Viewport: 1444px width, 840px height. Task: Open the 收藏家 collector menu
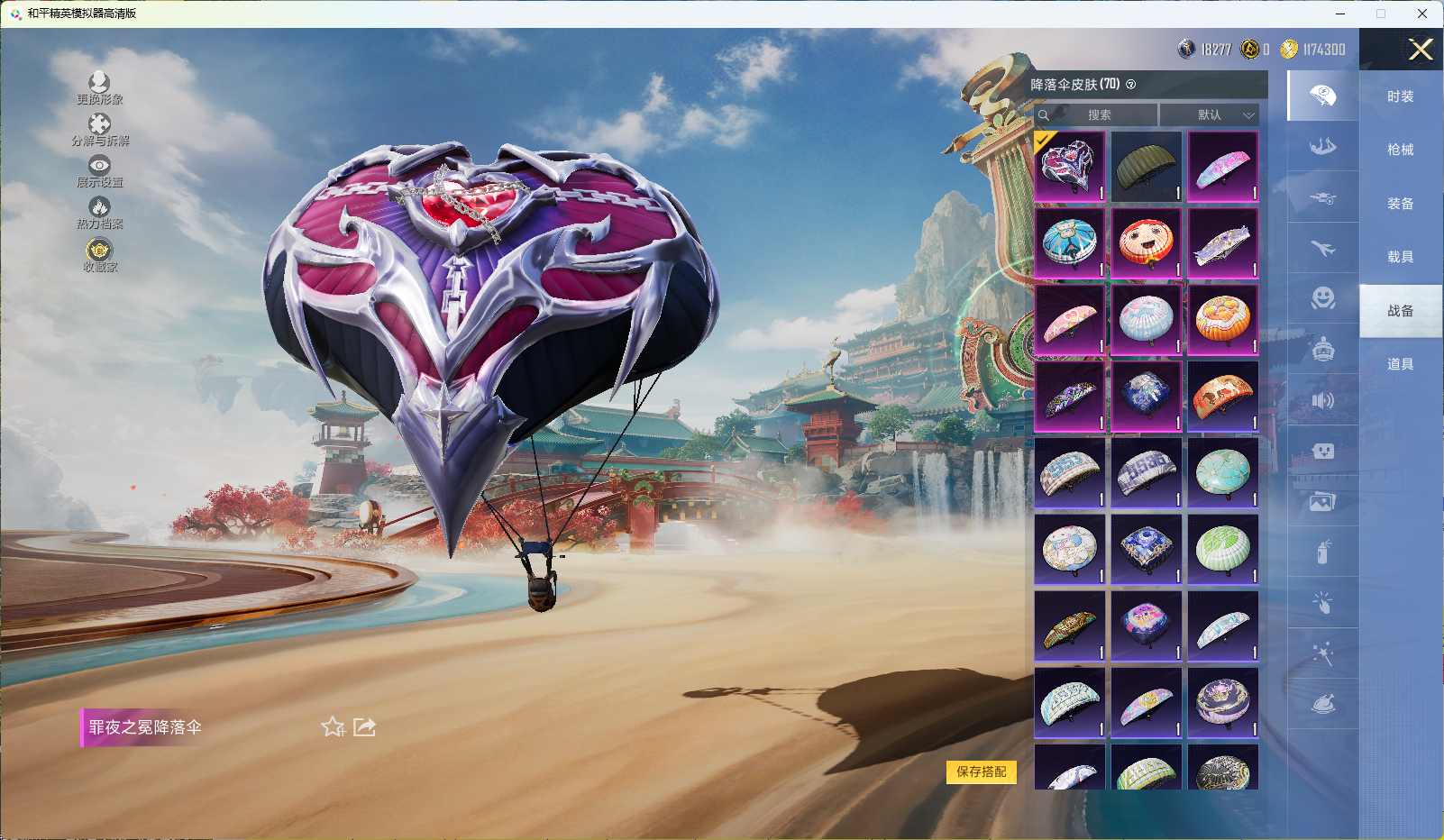(99, 255)
